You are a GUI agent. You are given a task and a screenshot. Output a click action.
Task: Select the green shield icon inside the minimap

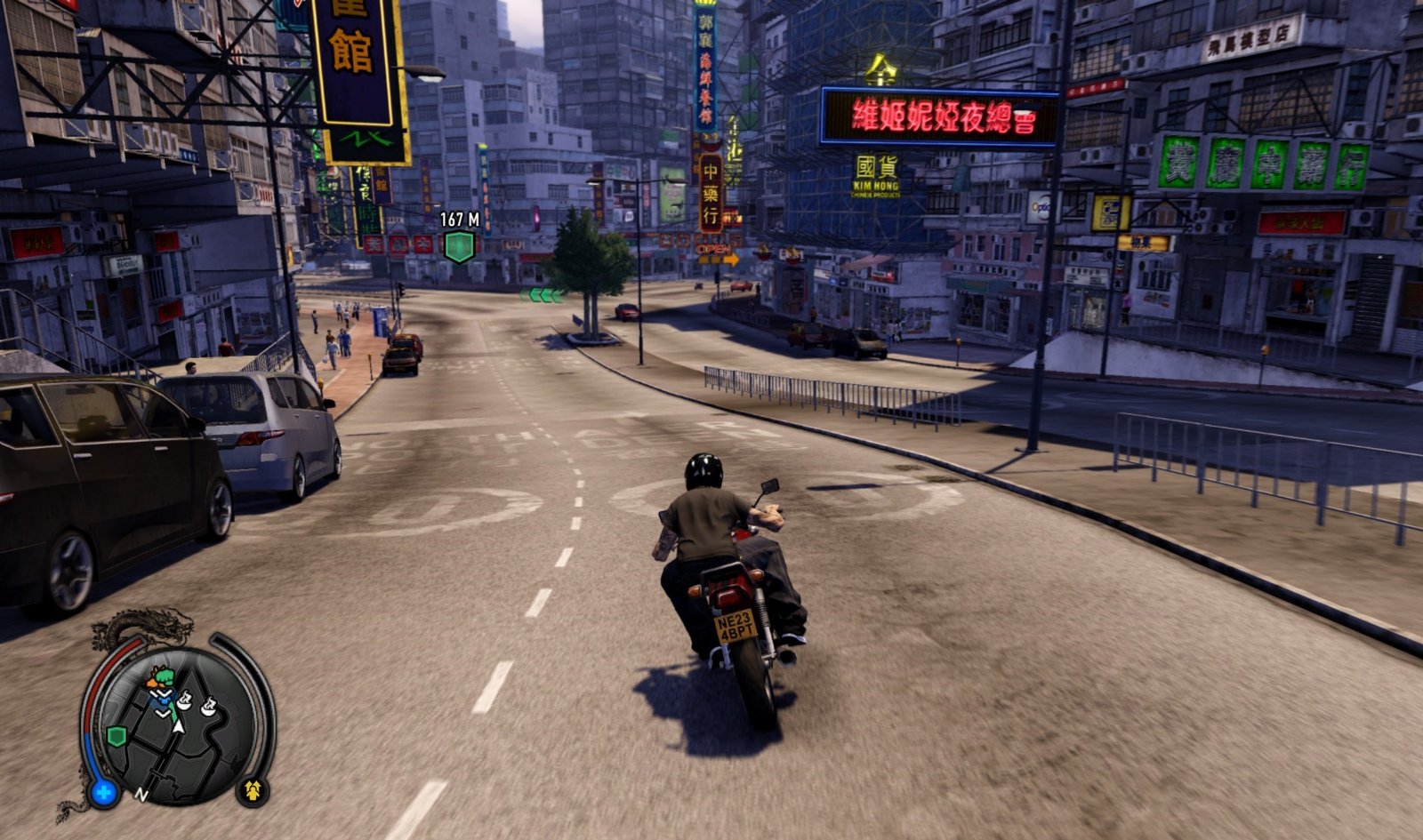[x=115, y=734]
